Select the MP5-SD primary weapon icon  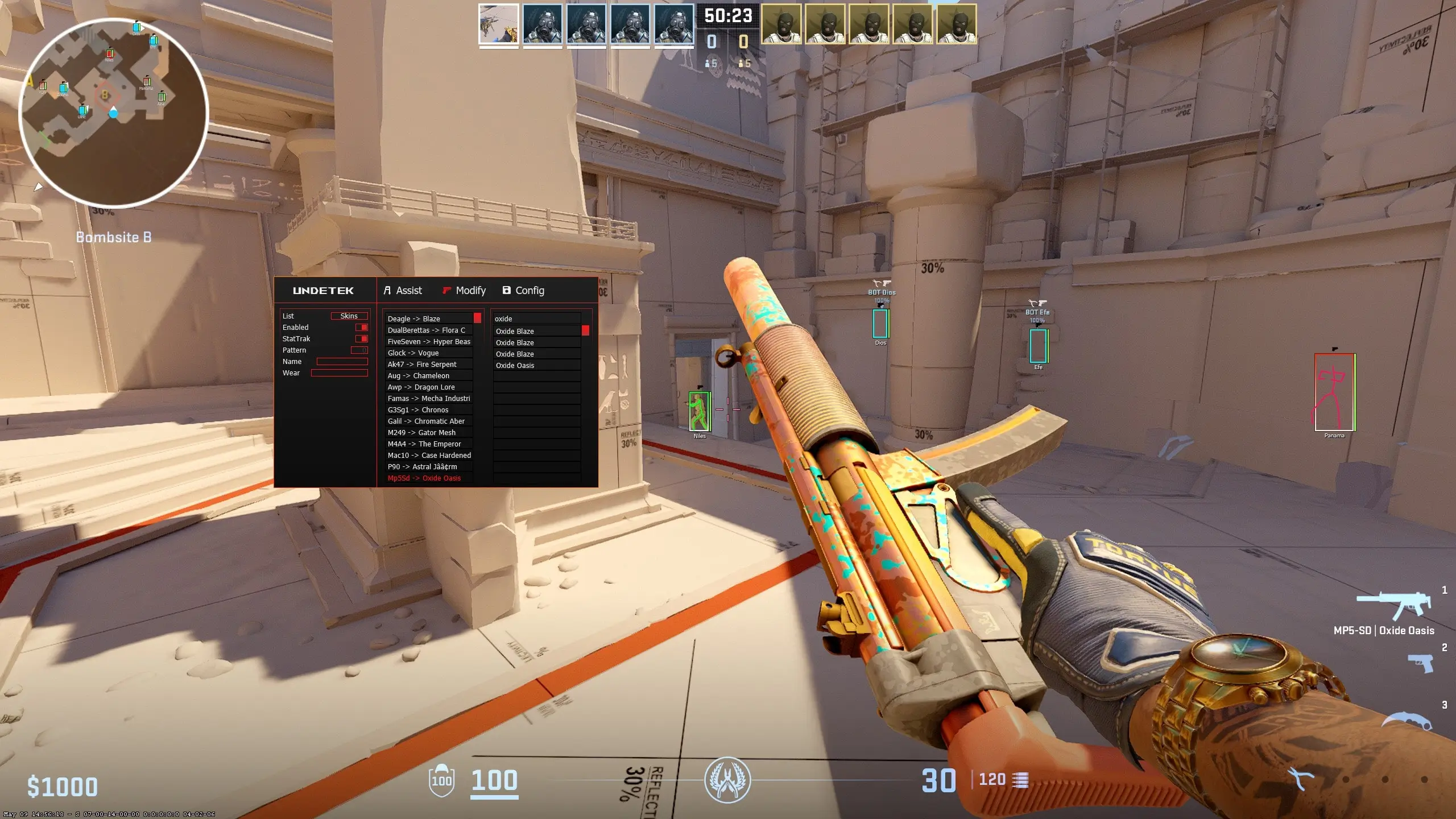pos(1393,606)
